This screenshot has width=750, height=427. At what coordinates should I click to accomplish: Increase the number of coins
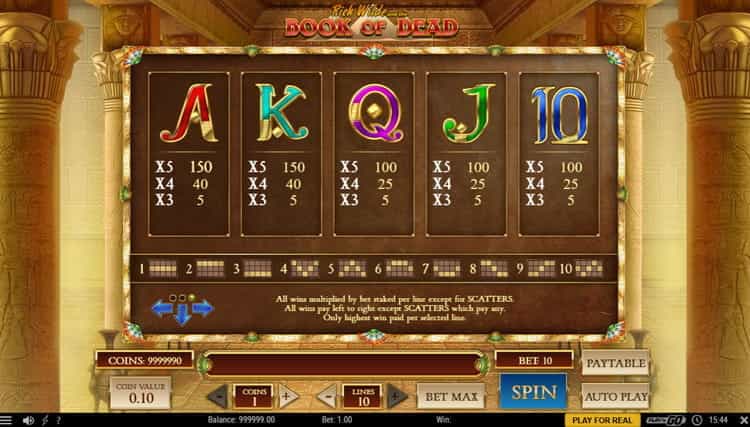tap(288, 396)
